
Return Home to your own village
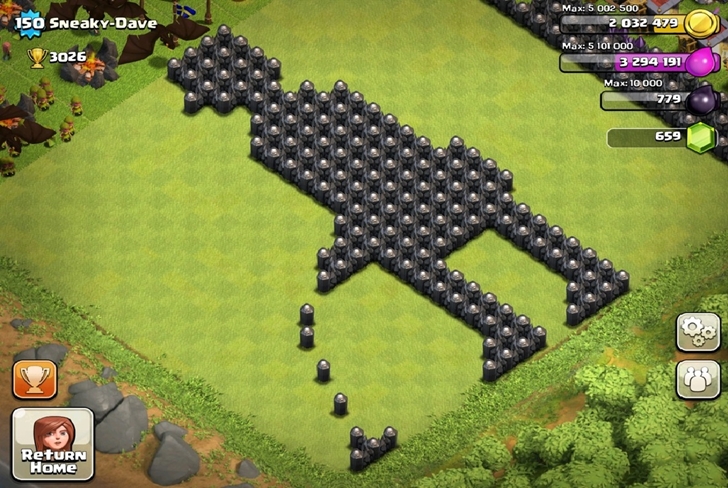(52, 444)
